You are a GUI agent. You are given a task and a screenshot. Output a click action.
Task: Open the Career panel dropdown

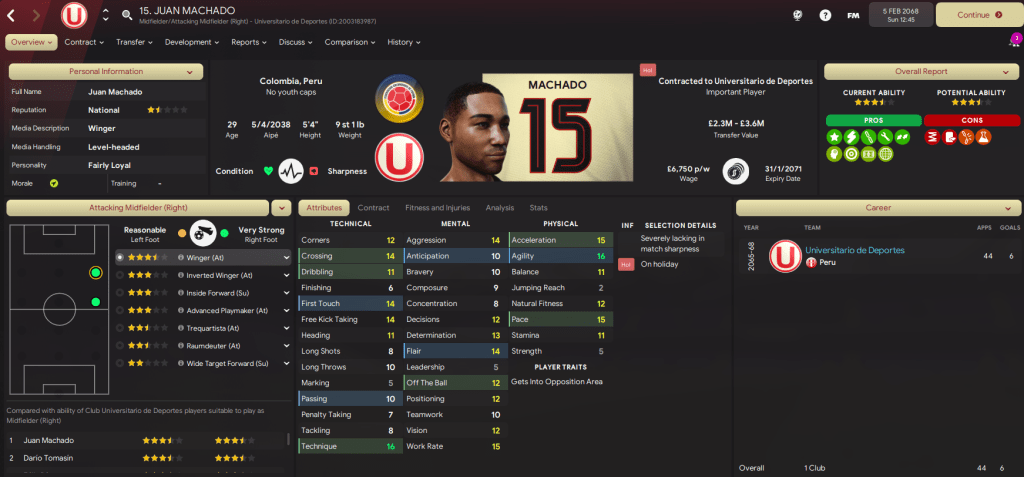878,208
